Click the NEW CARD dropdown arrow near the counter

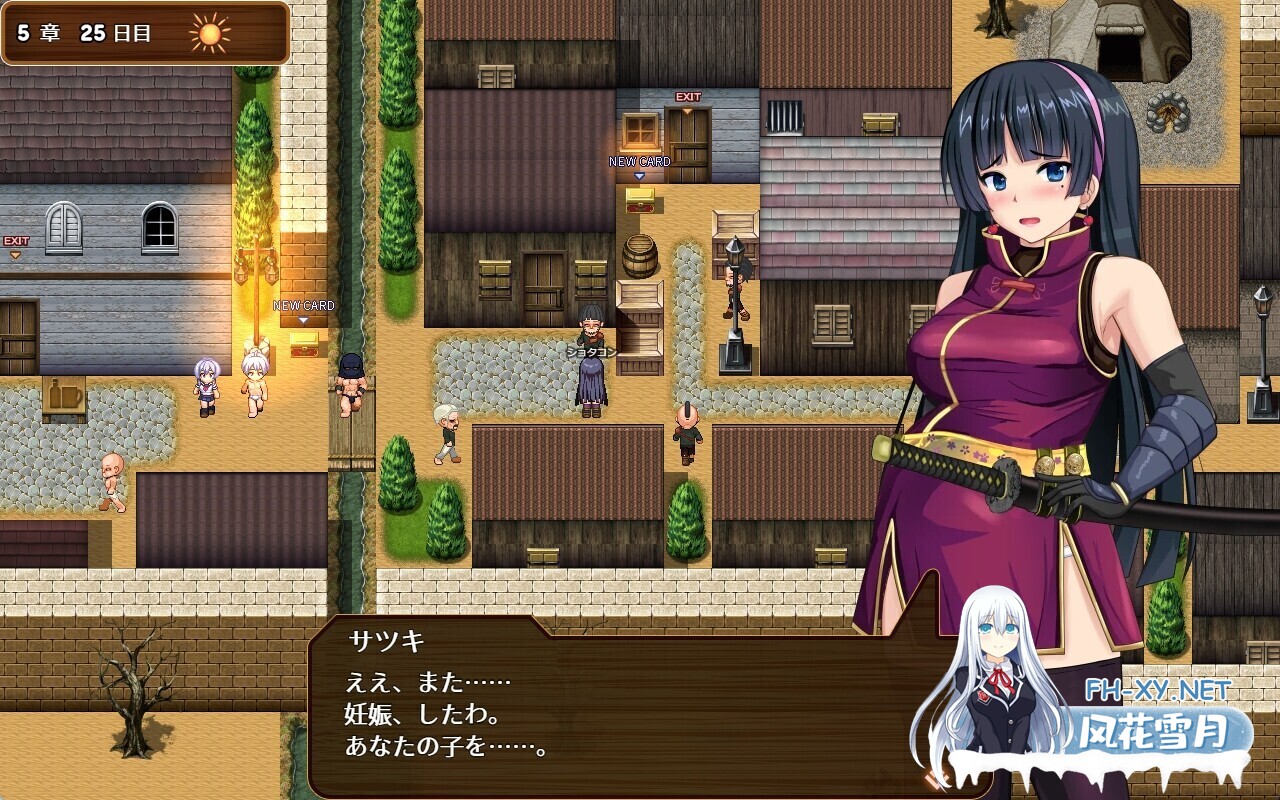pyautogui.click(x=638, y=174)
